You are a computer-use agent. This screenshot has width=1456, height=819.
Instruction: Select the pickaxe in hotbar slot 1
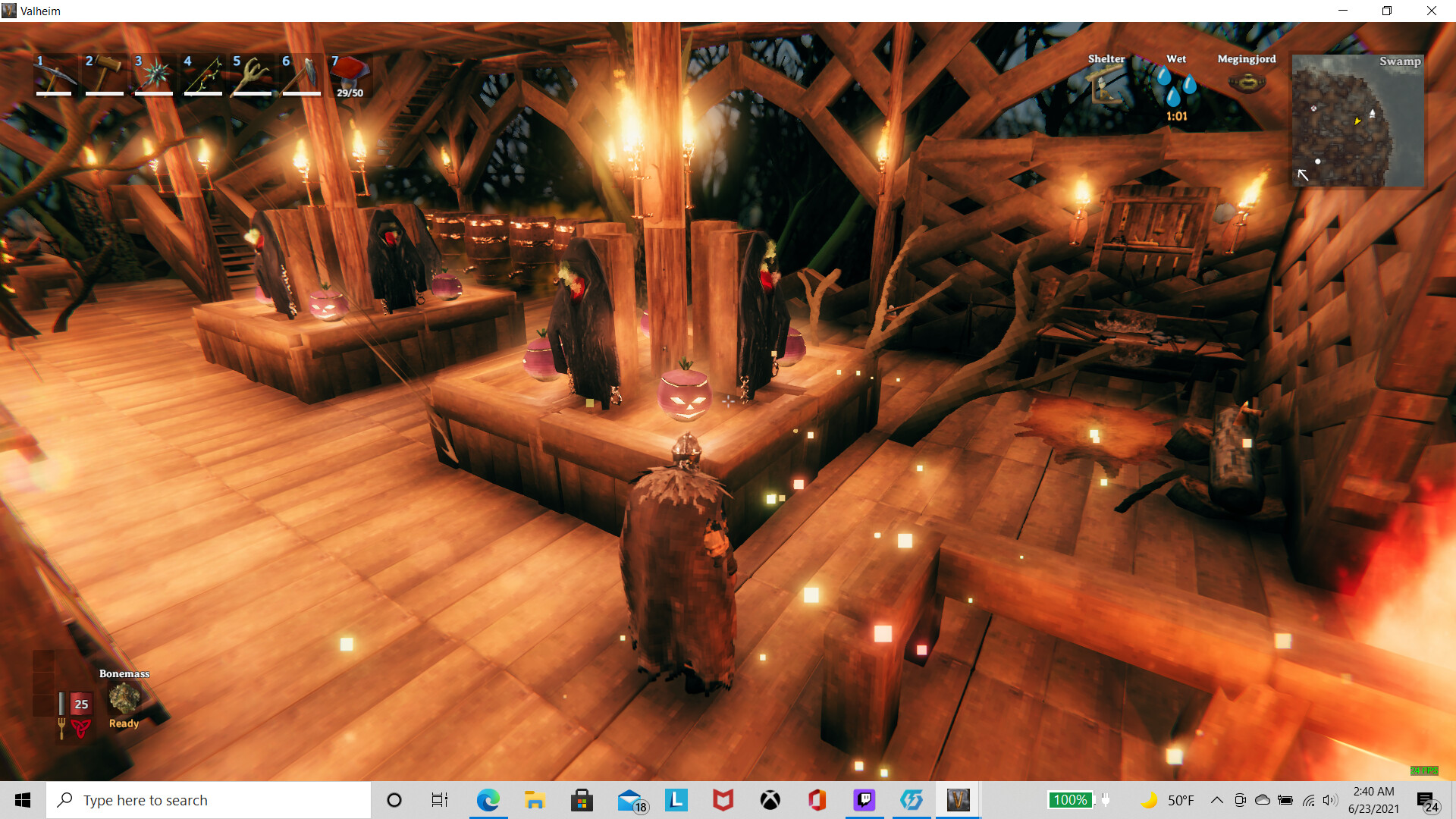(x=53, y=74)
